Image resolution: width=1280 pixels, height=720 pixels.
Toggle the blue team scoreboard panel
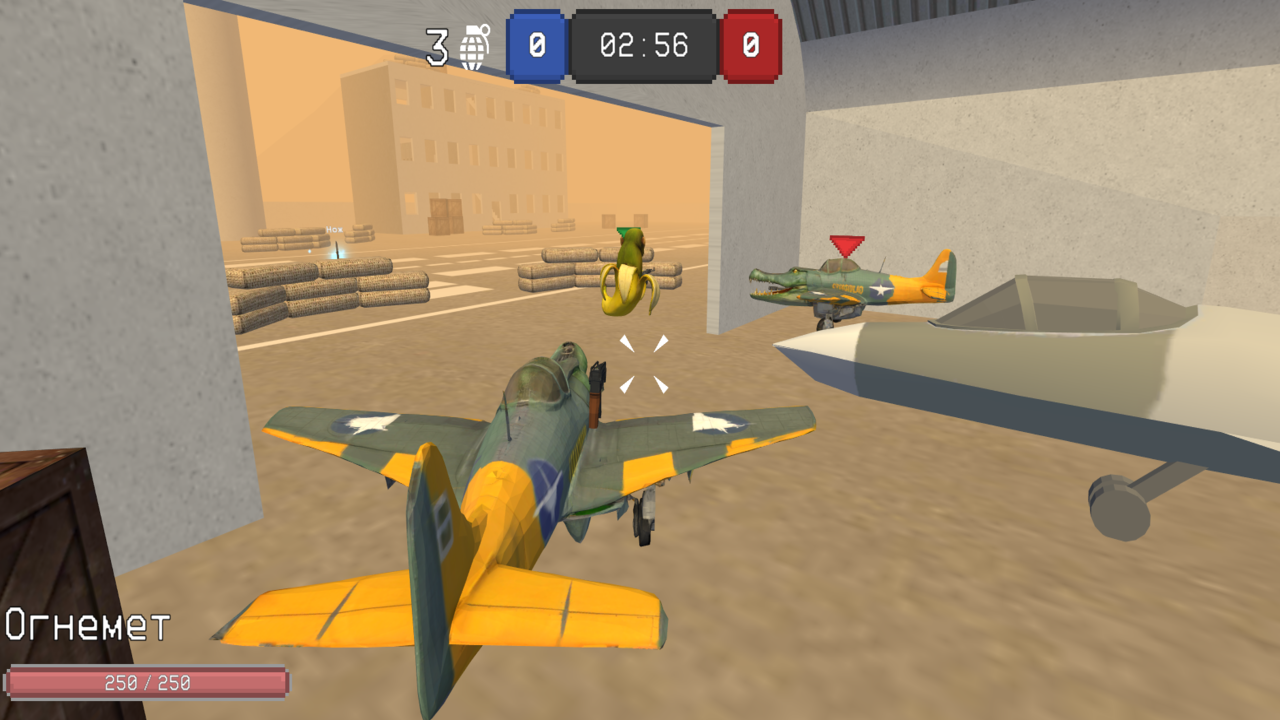coord(536,45)
